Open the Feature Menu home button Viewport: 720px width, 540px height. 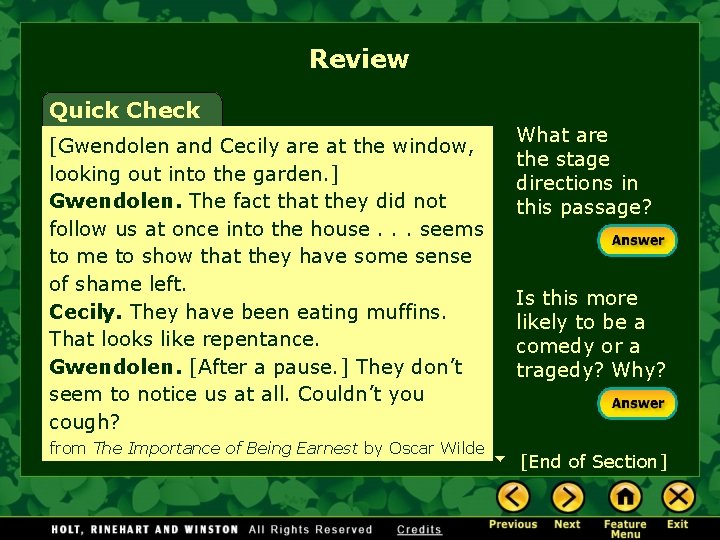(625, 497)
